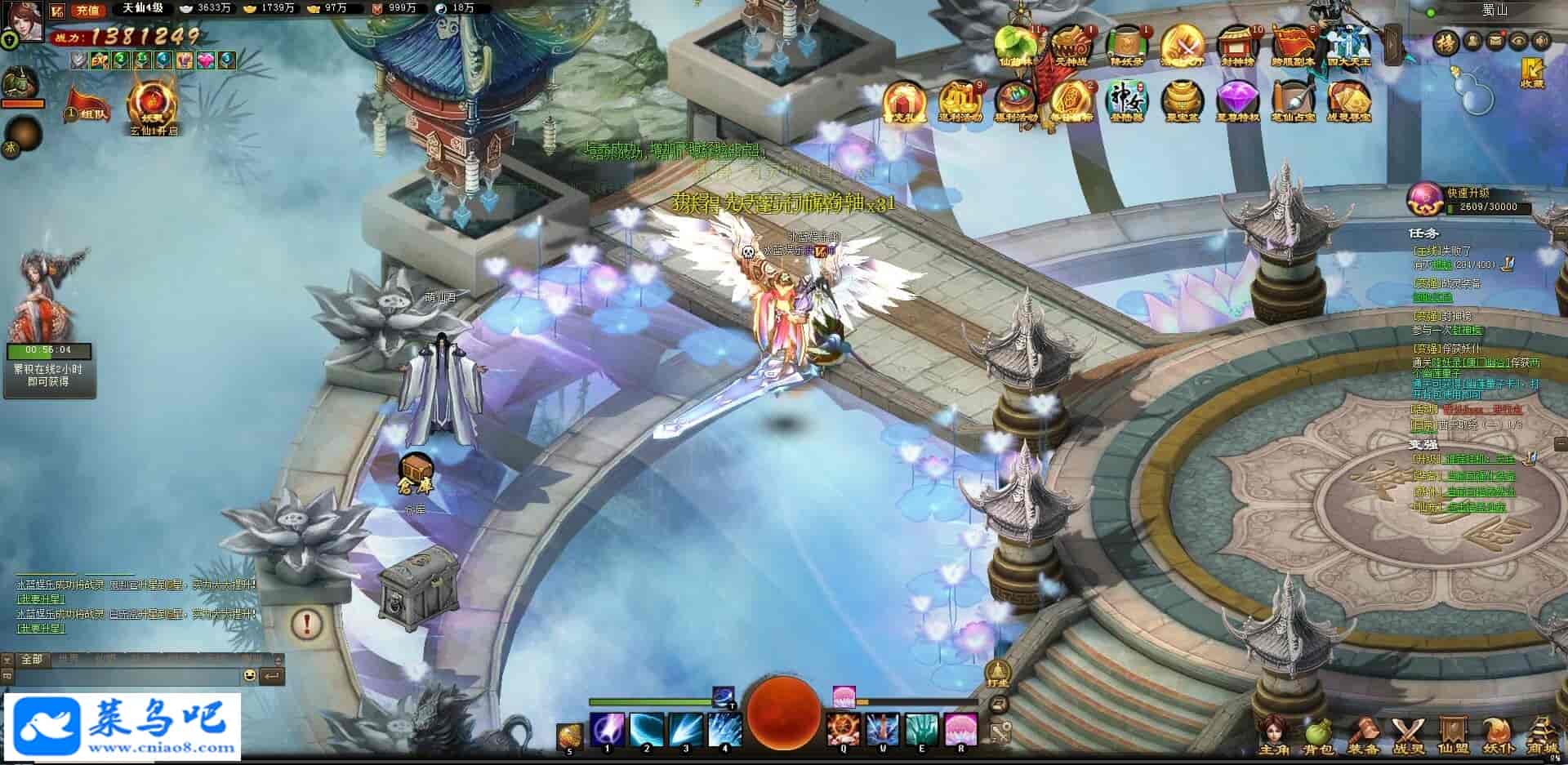
Task: Open the 神女 登陆器 icon
Action: (1127, 100)
